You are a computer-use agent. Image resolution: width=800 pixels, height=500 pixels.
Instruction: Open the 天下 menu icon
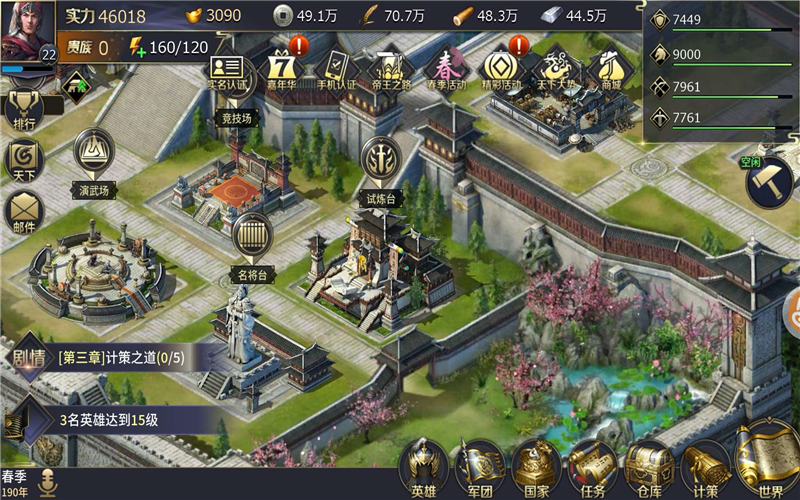coord(24,160)
